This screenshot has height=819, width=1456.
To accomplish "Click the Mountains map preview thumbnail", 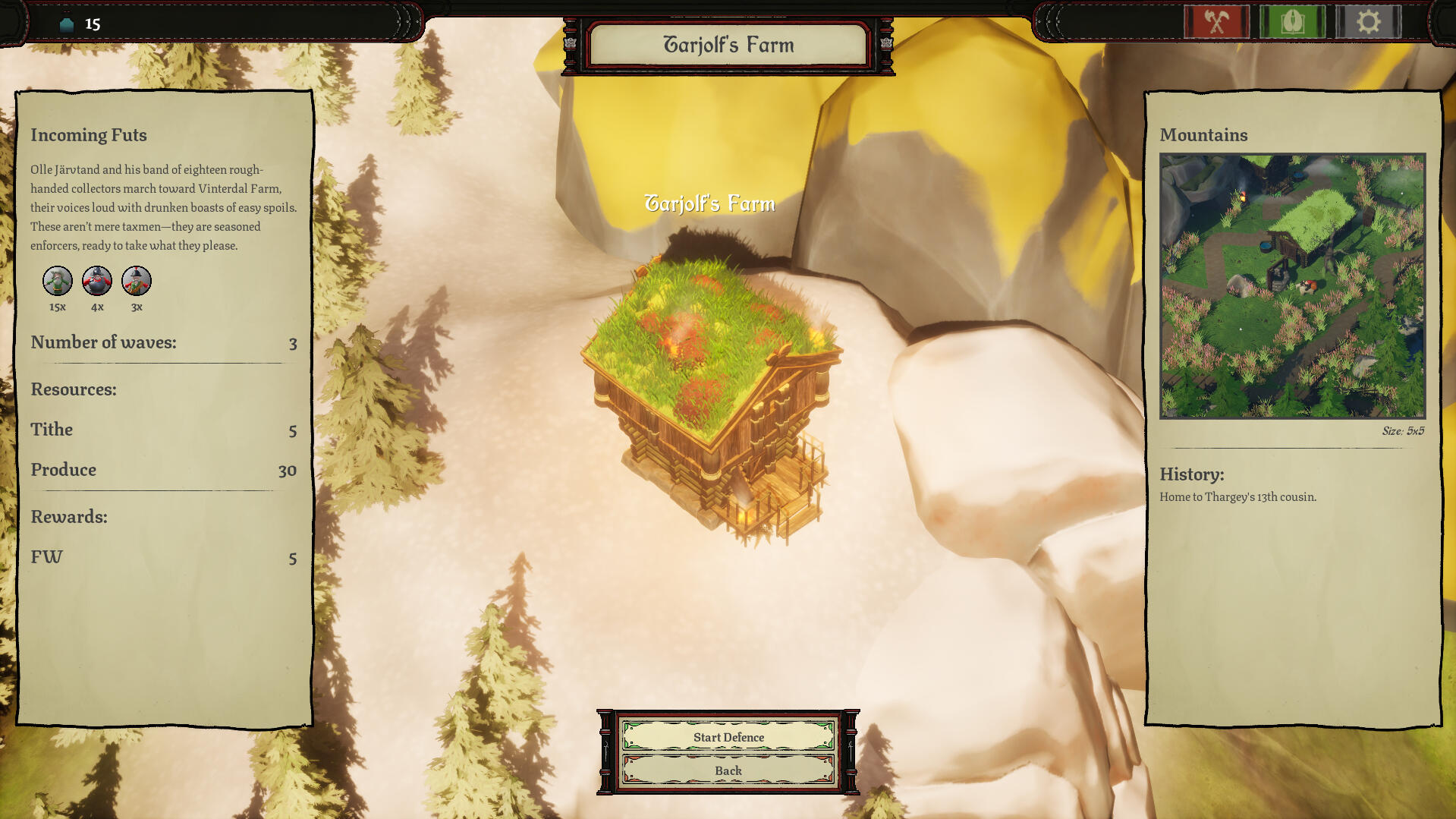I will tap(1292, 286).
